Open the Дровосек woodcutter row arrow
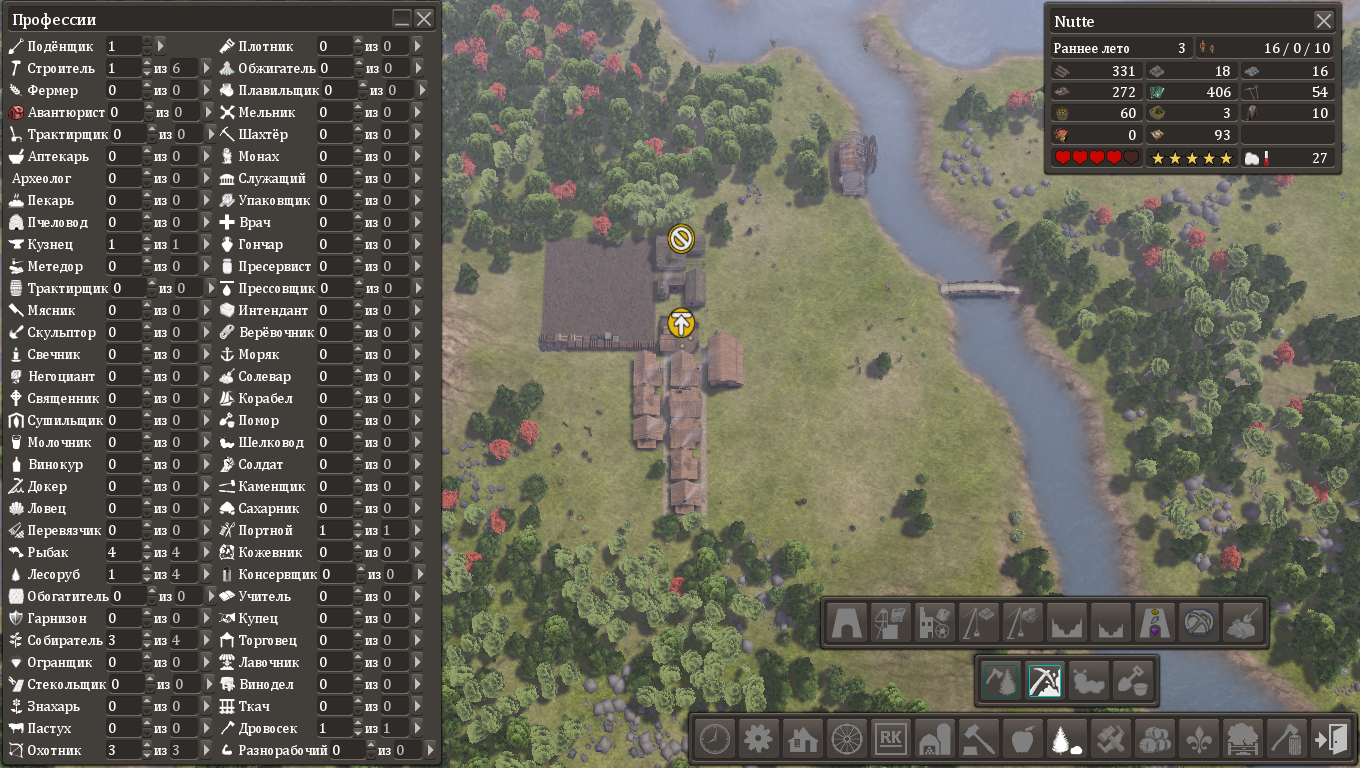 tap(418, 728)
